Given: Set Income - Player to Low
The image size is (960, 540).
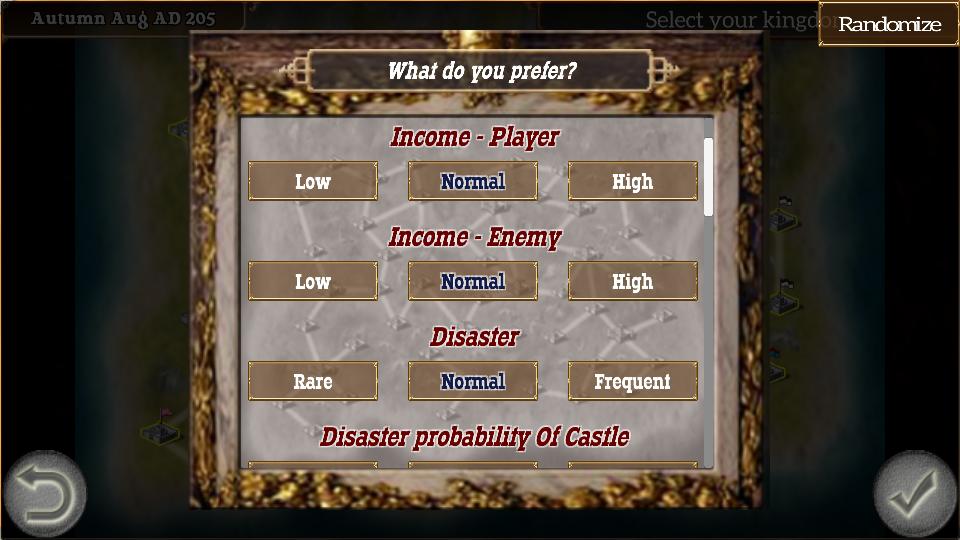Looking at the screenshot, I should [x=313, y=181].
